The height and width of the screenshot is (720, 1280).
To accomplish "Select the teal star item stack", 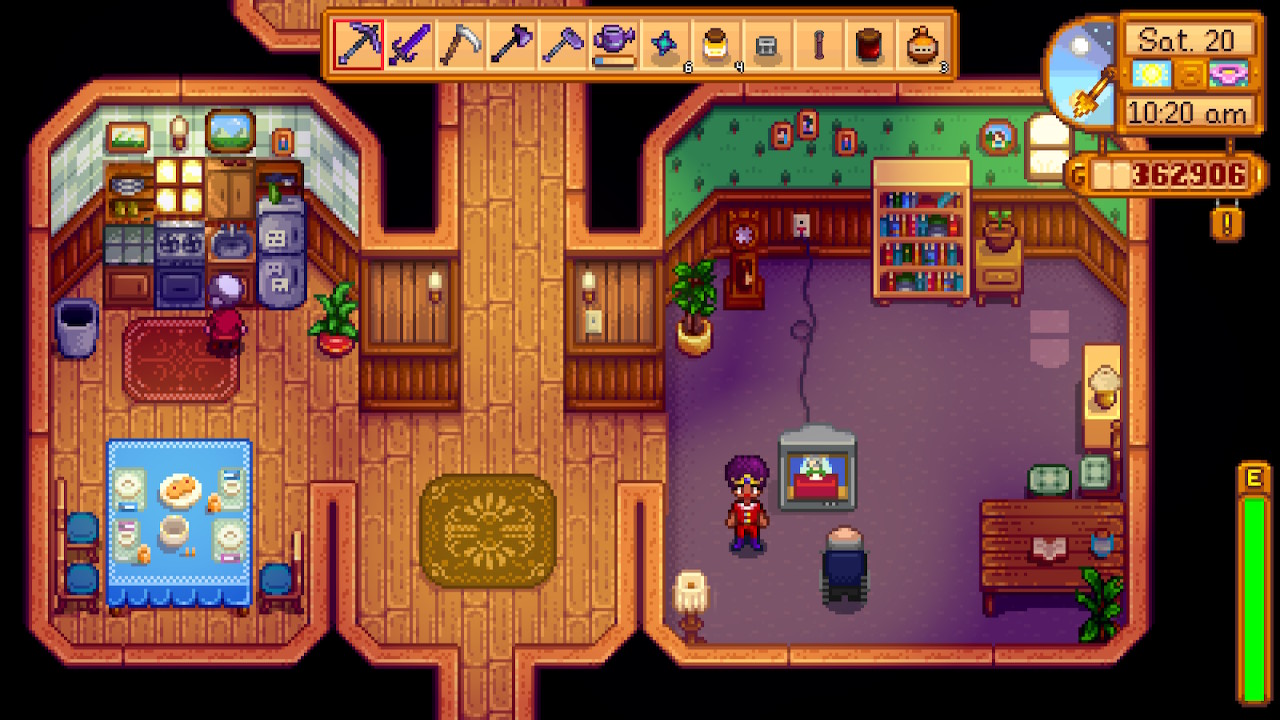I will (x=666, y=45).
